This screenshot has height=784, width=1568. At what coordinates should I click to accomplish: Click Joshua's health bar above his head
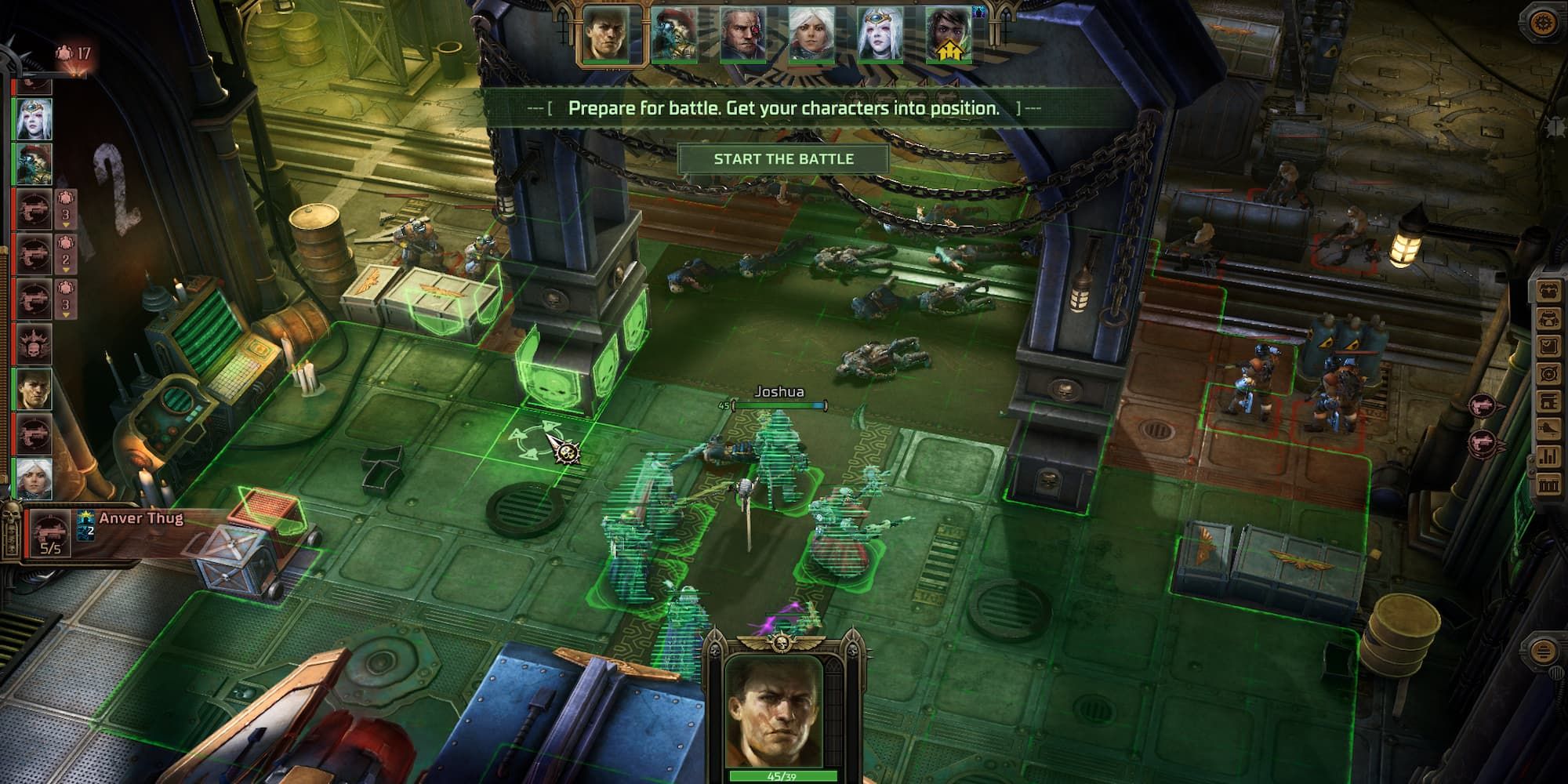pyautogui.click(x=780, y=406)
